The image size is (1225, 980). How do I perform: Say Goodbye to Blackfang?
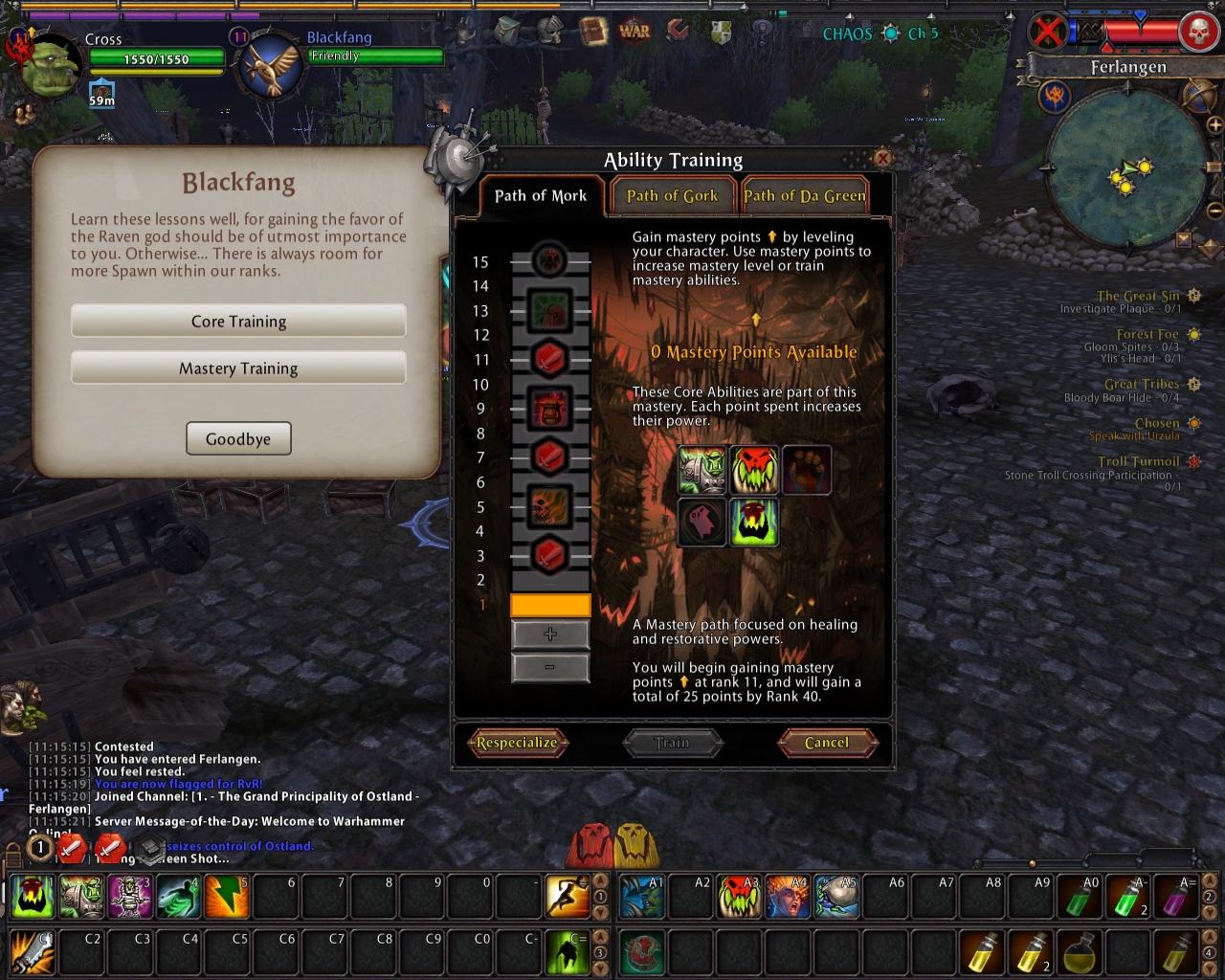click(x=238, y=439)
